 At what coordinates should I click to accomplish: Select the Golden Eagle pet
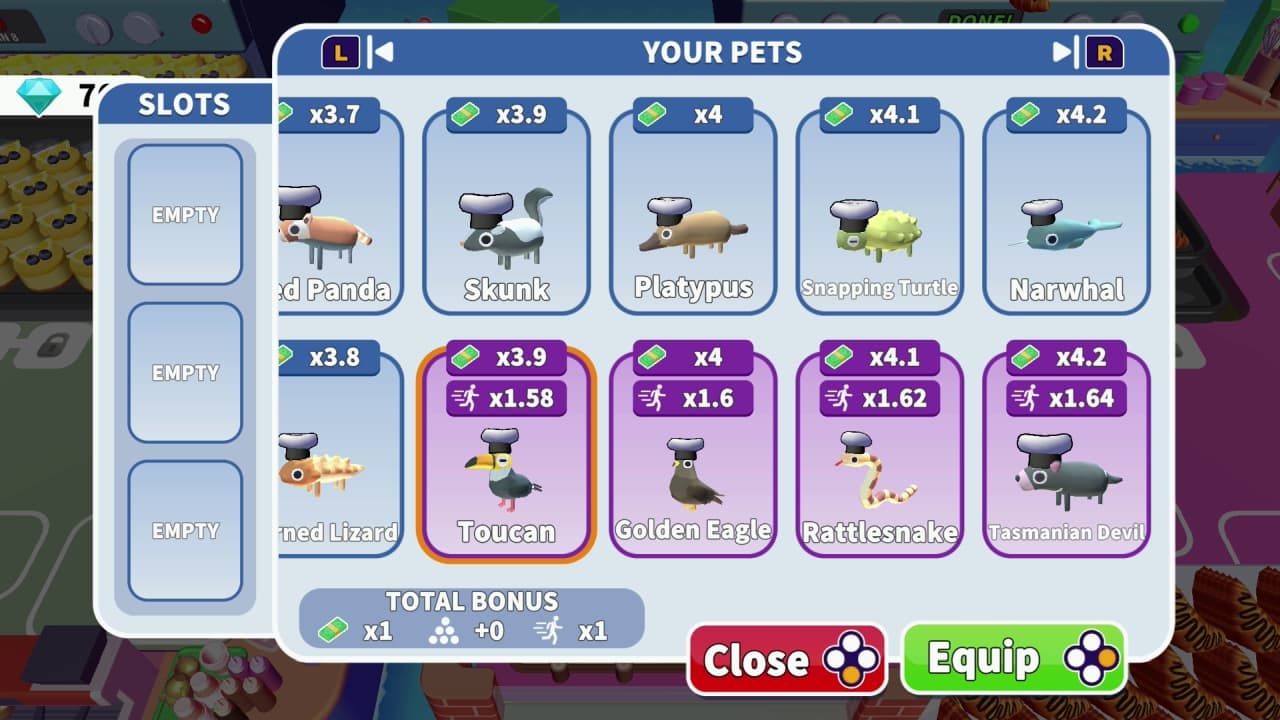point(693,460)
